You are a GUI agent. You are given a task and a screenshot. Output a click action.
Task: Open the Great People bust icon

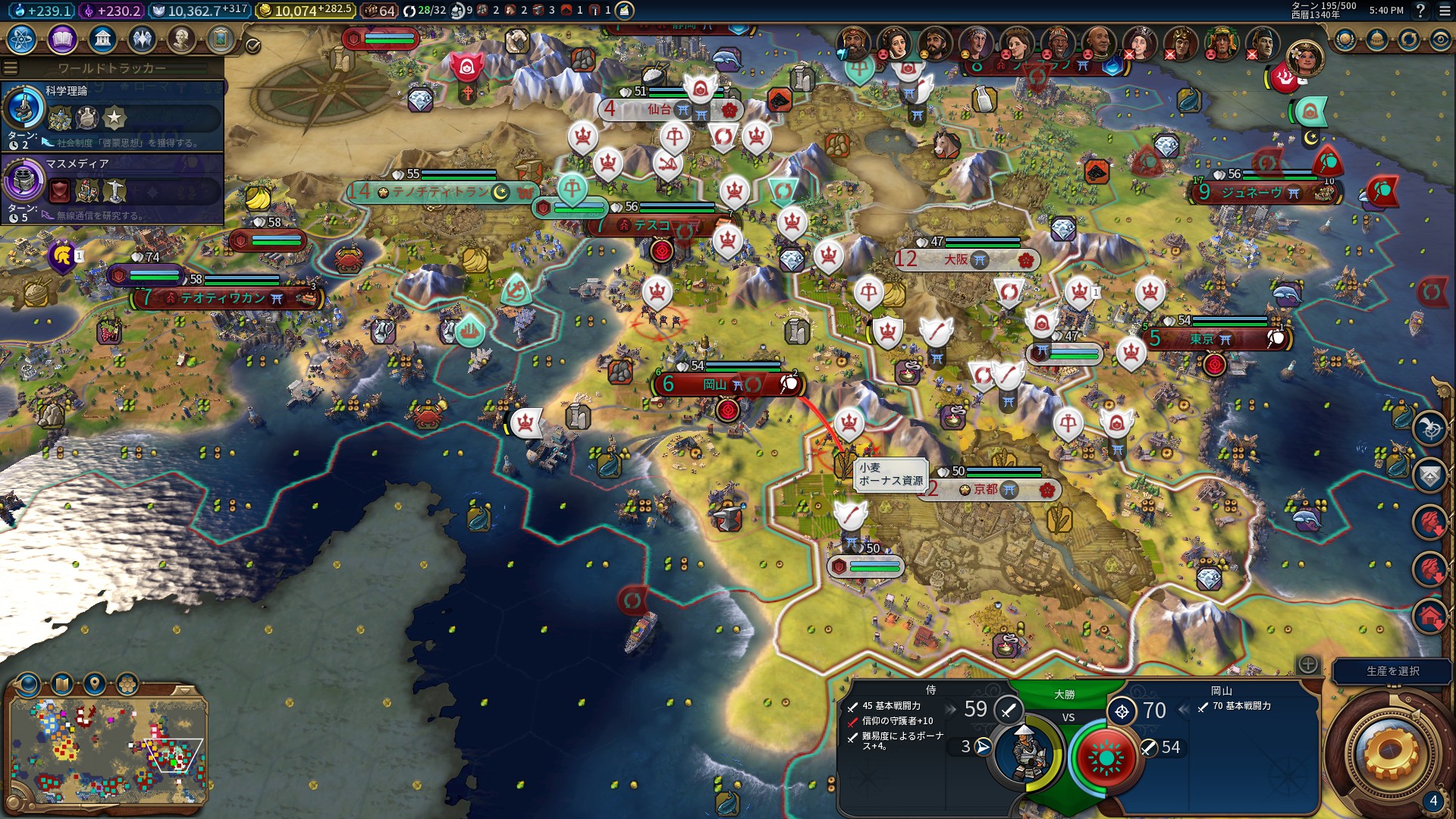click(x=181, y=39)
